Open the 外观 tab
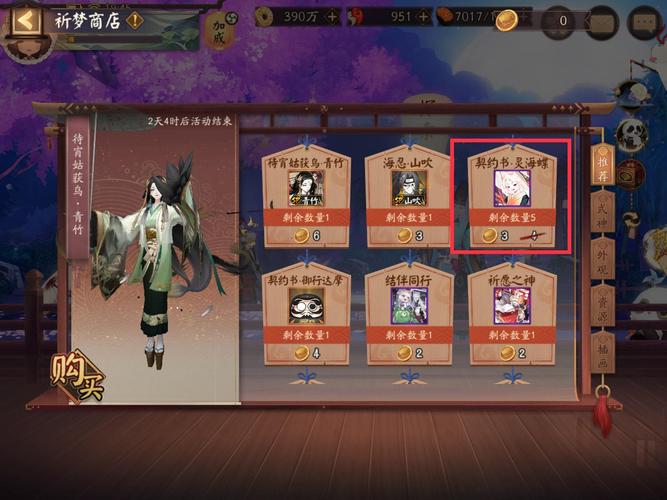The image size is (667, 500). pyautogui.click(x=602, y=257)
